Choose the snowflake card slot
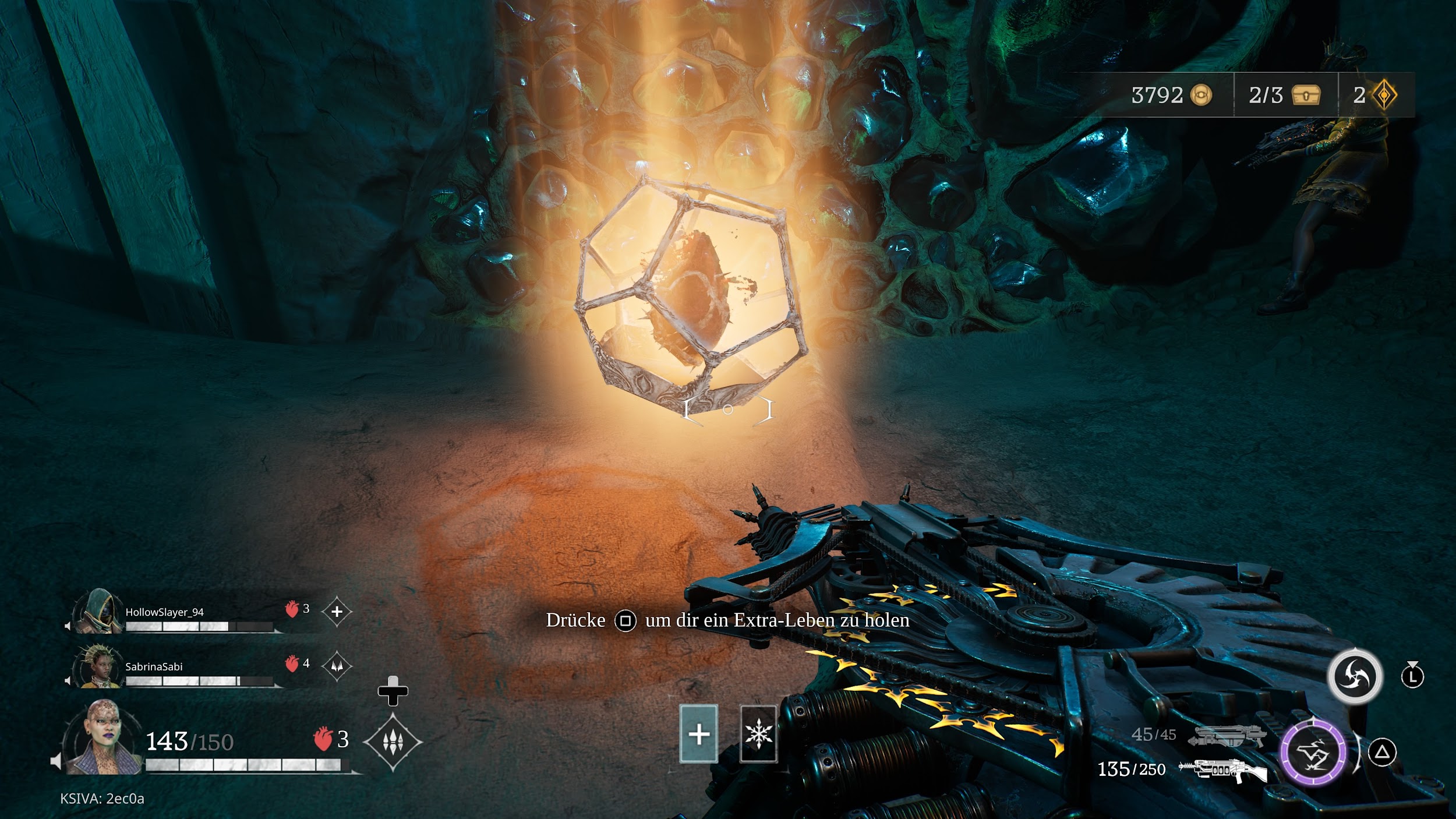Screen dimensions: 1456x819 click(758, 734)
